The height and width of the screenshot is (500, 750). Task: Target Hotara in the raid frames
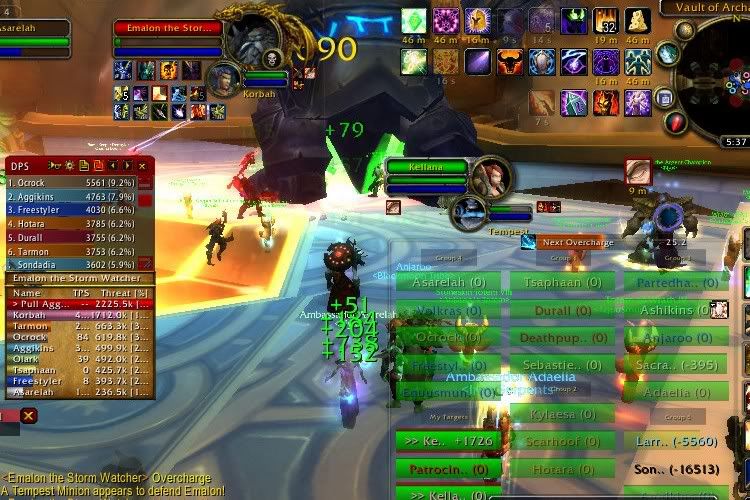pos(562,467)
